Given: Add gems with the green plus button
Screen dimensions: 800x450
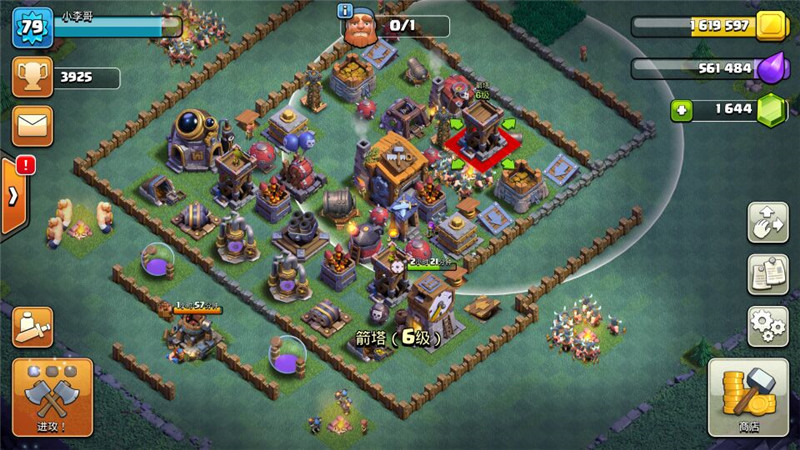Looking at the screenshot, I should (x=682, y=110).
